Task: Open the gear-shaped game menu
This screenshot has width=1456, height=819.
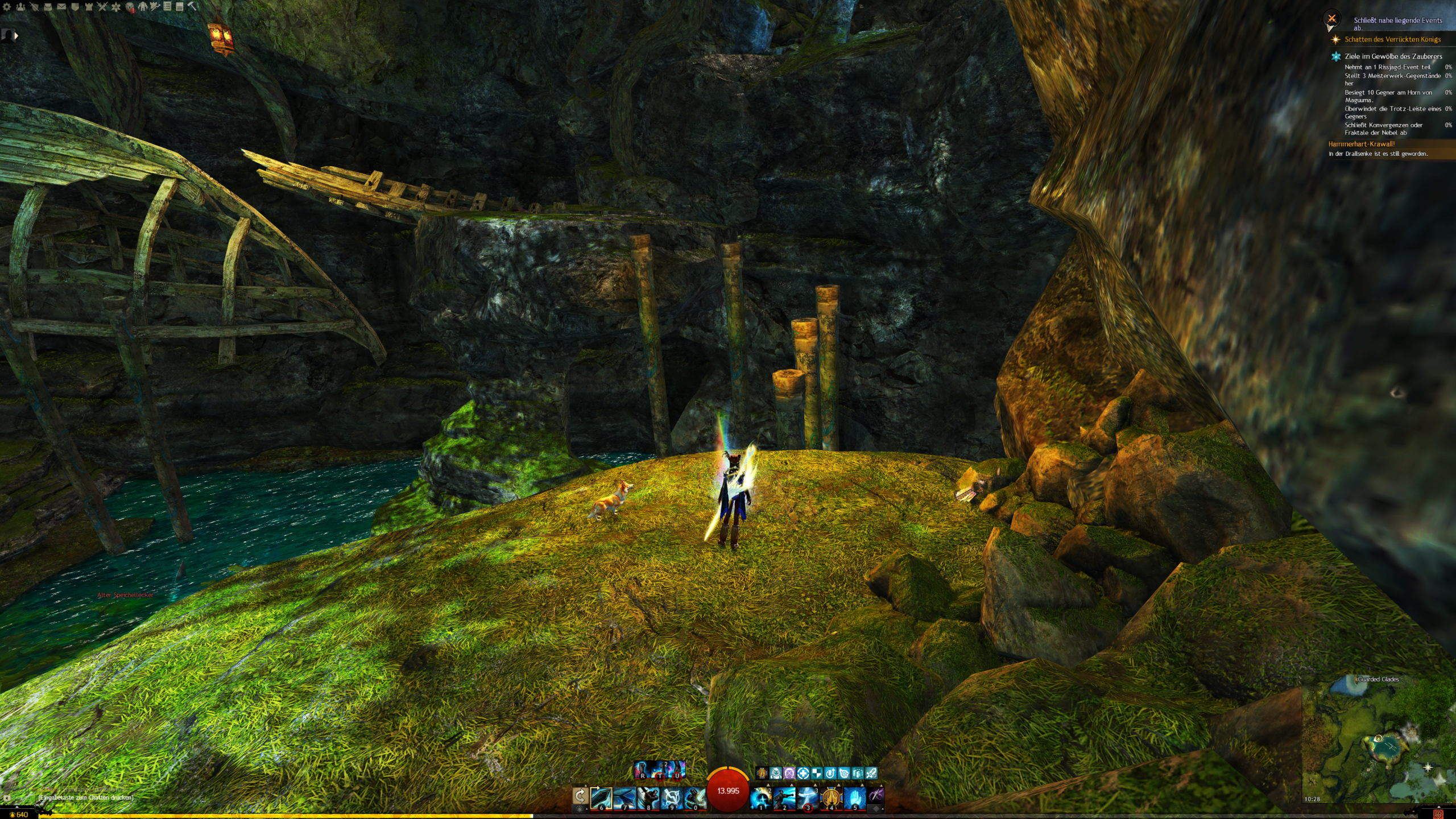Action: [x=7, y=7]
